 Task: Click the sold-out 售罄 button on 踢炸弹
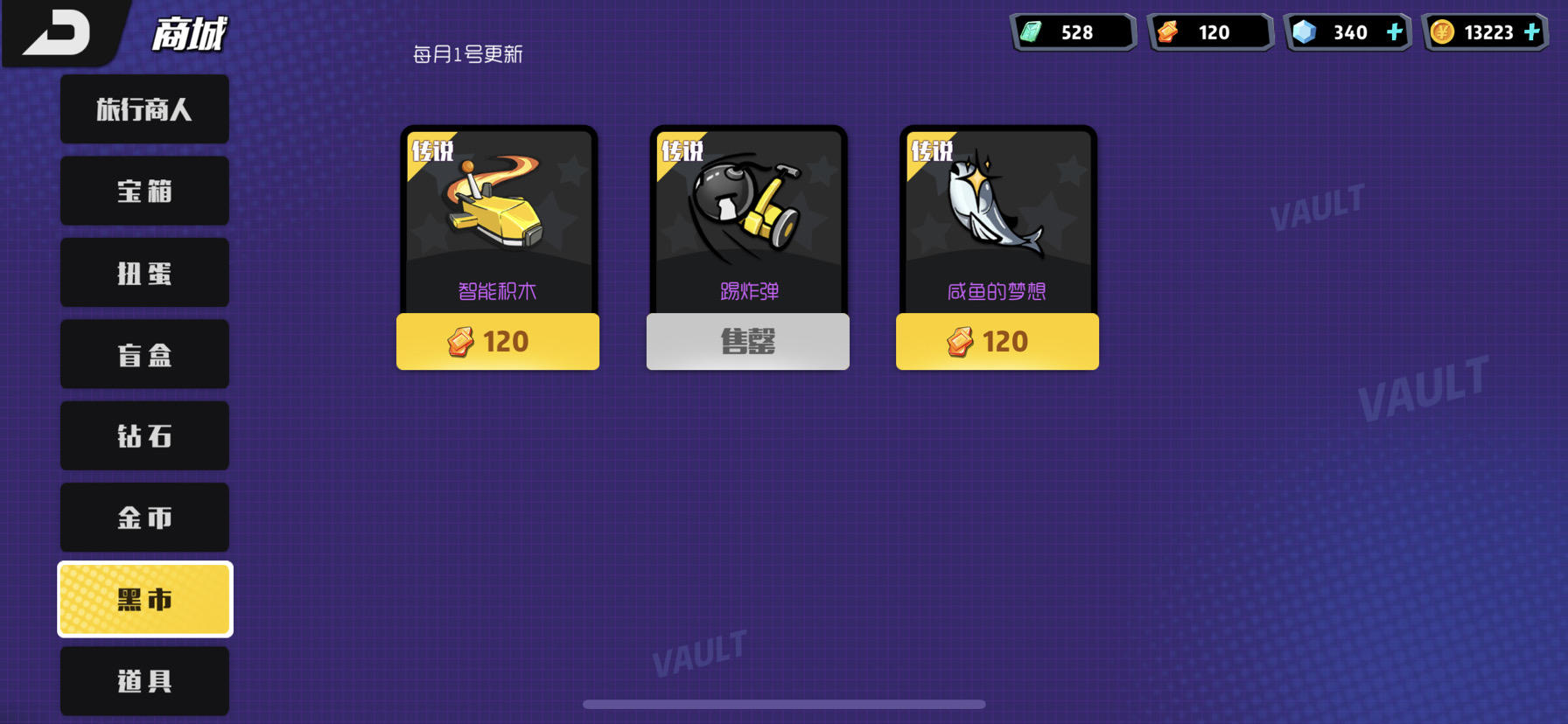coord(746,342)
